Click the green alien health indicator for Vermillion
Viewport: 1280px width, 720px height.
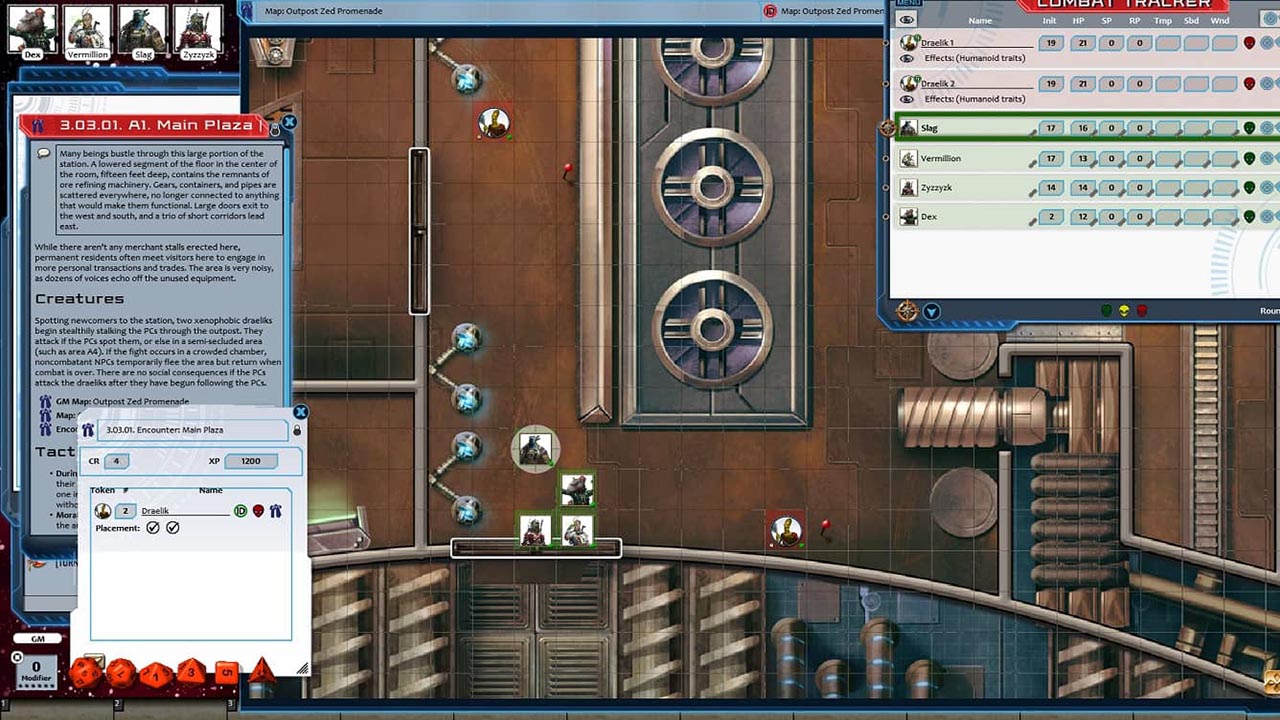pos(1248,158)
